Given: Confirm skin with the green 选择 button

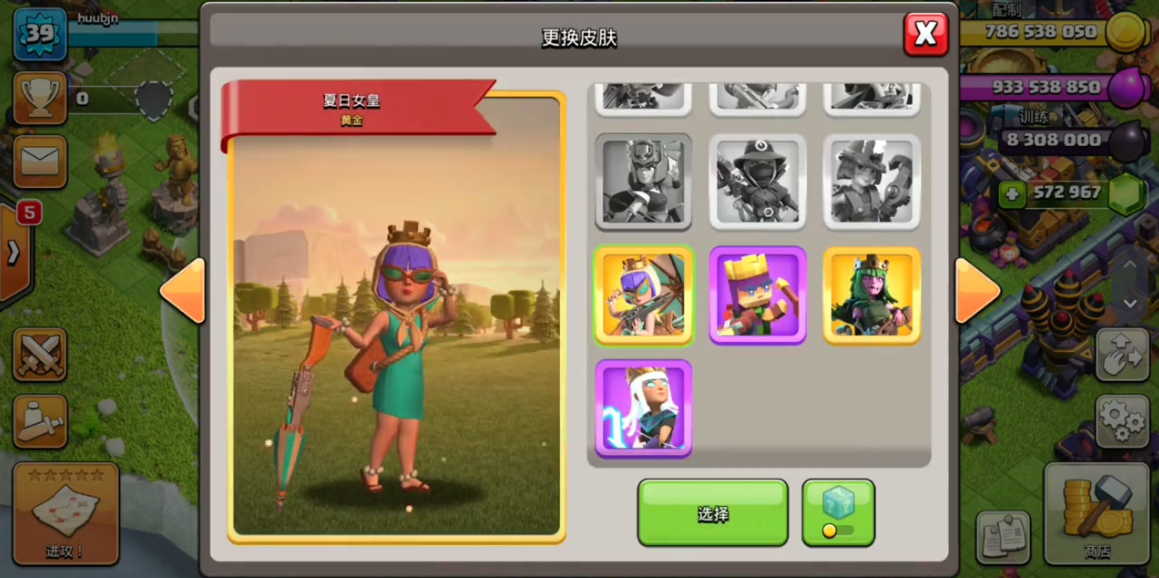Looking at the screenshot, I should click(712, 513).
